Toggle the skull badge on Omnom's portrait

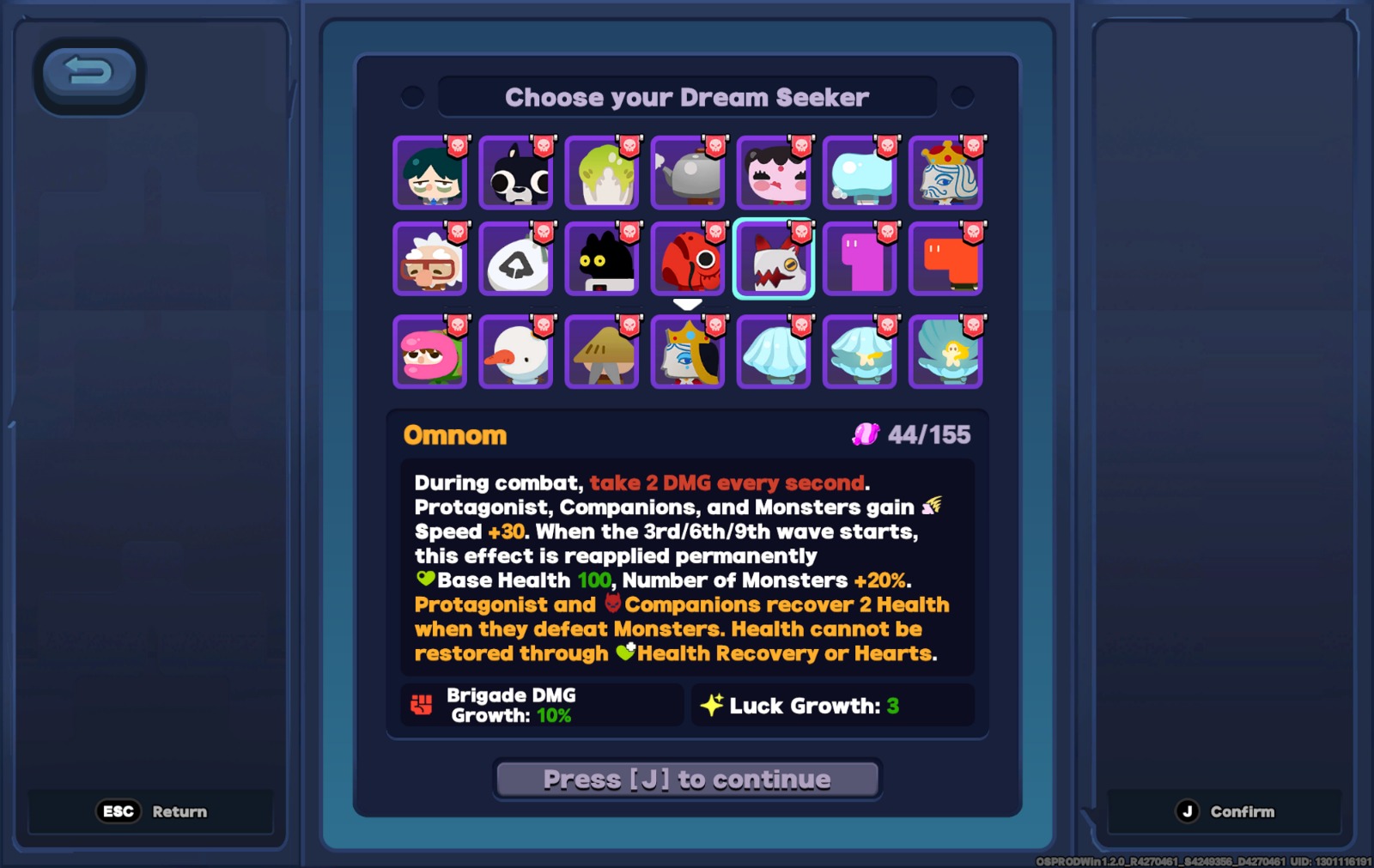tap(799, 230)
